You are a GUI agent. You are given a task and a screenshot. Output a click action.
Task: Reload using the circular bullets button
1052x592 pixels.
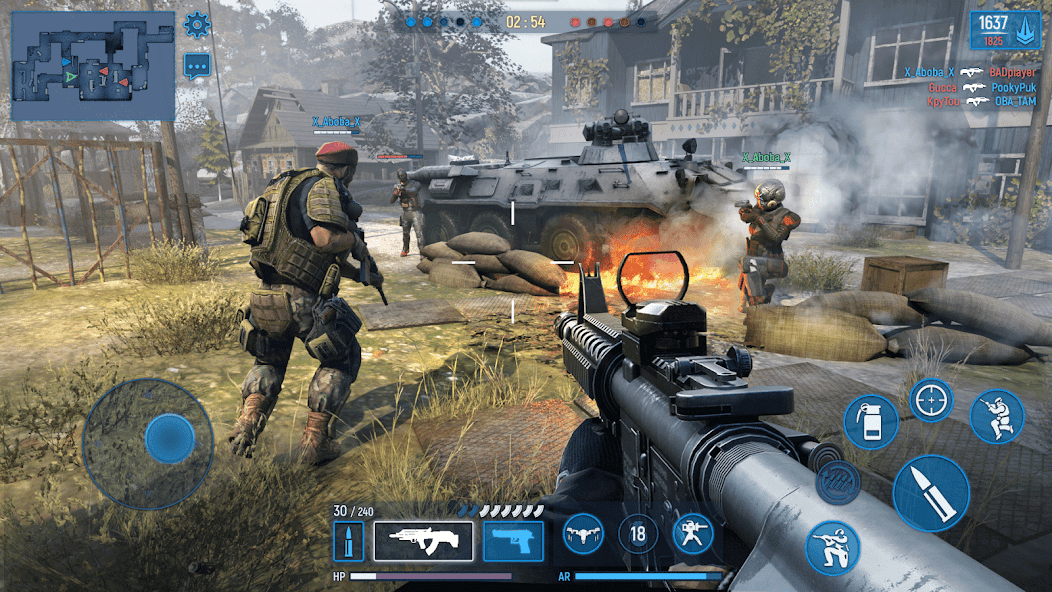(838, 482)
